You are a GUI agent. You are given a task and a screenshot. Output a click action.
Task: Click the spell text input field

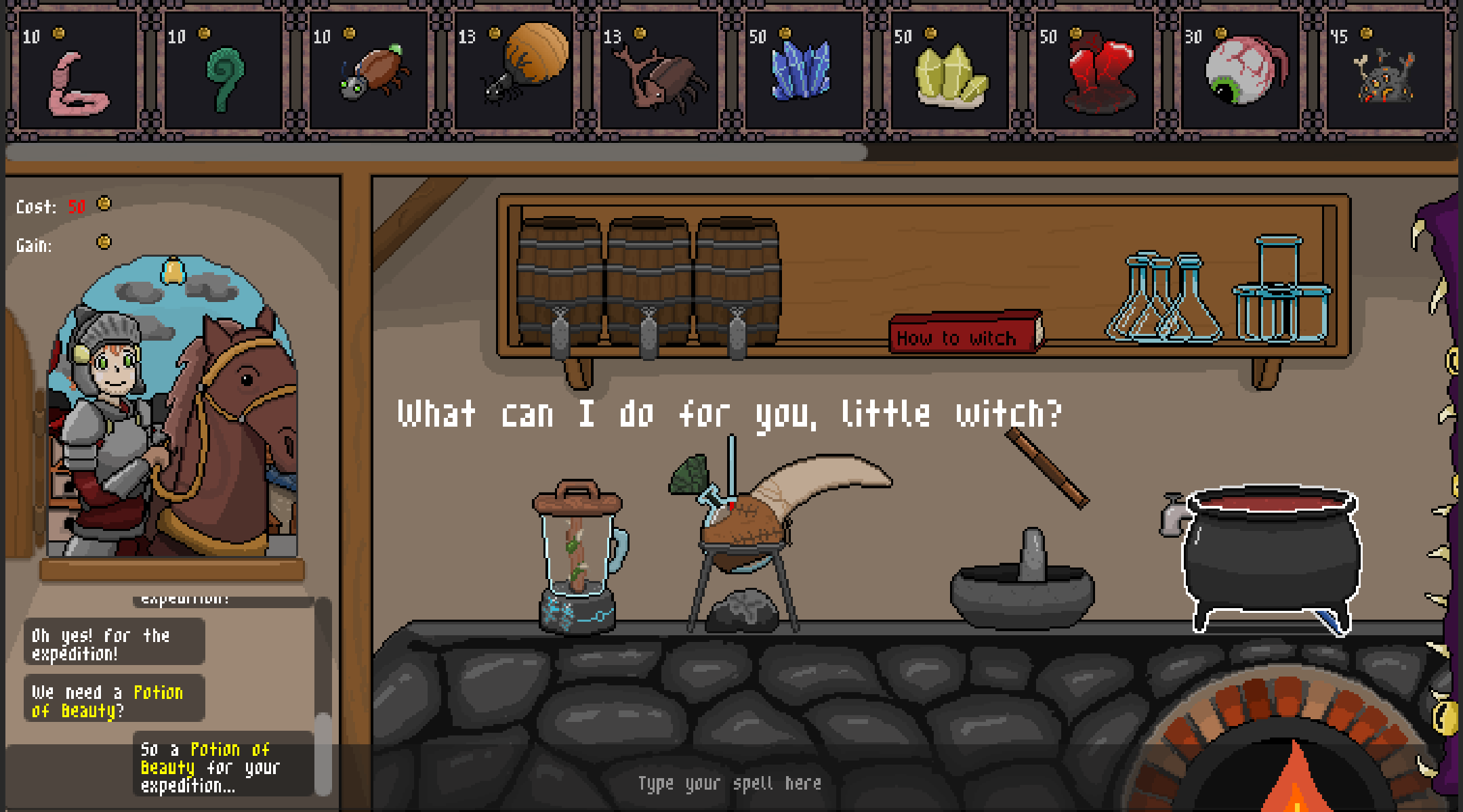pos(729,784)
